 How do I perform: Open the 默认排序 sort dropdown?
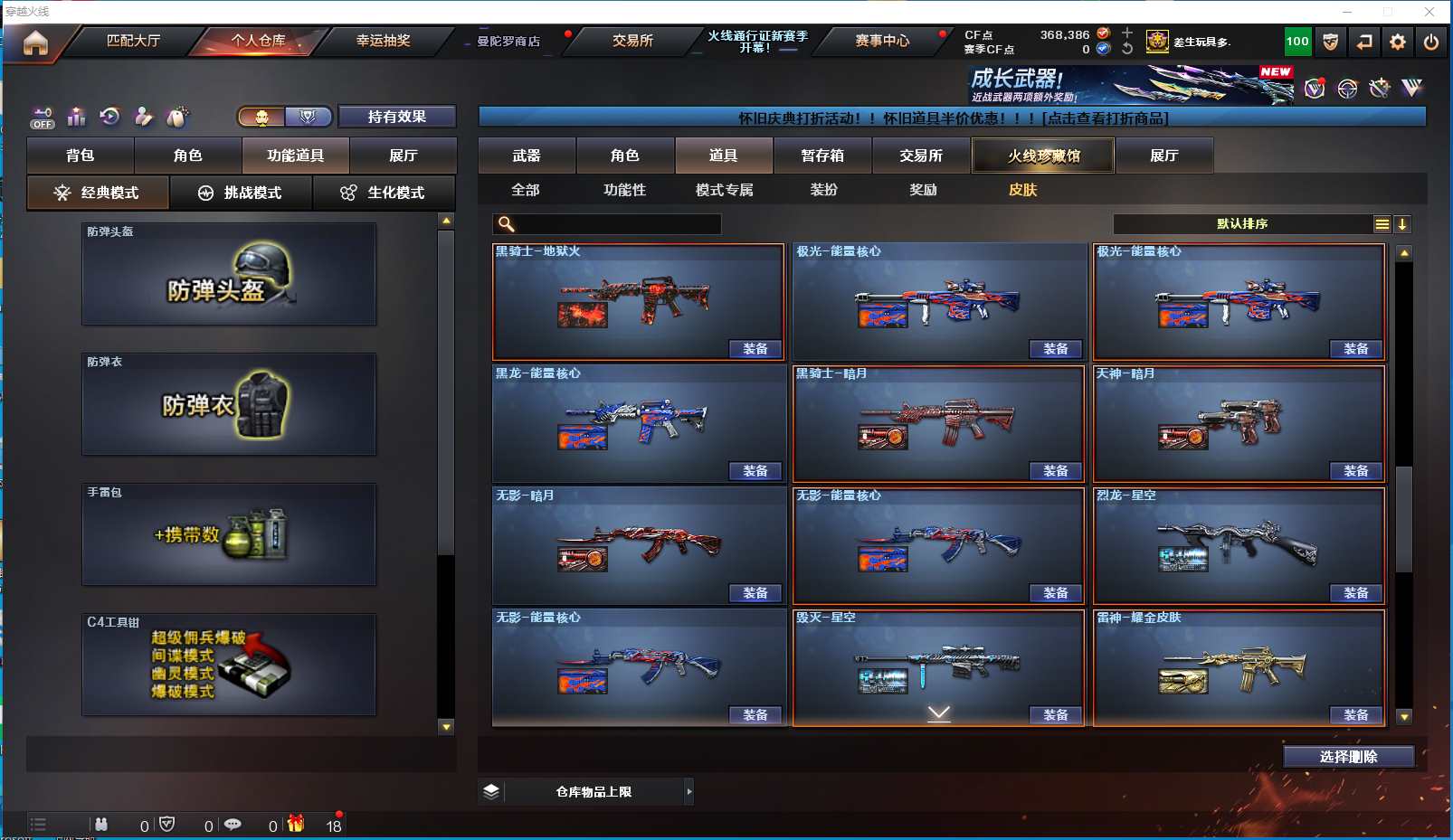click(x=1242, y=224)
